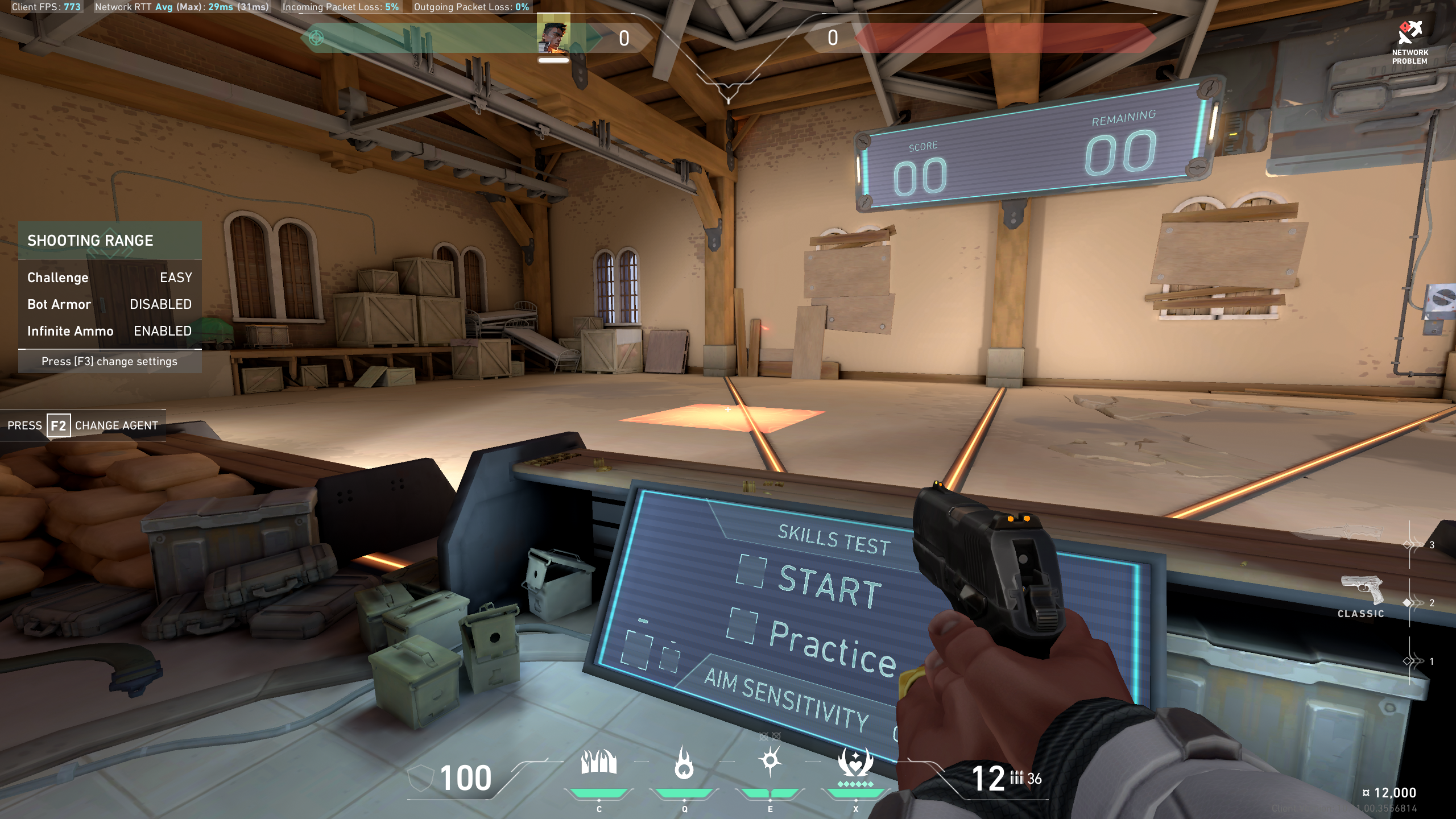
Task: Toggle the Infinite Ammo setting row
Action: pyautogui.click(x=110, y=331)
